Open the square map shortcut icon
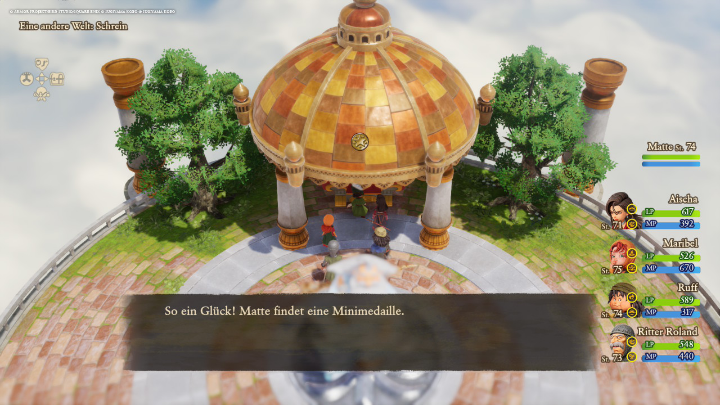Screen dimensions: 720x405 57,78
